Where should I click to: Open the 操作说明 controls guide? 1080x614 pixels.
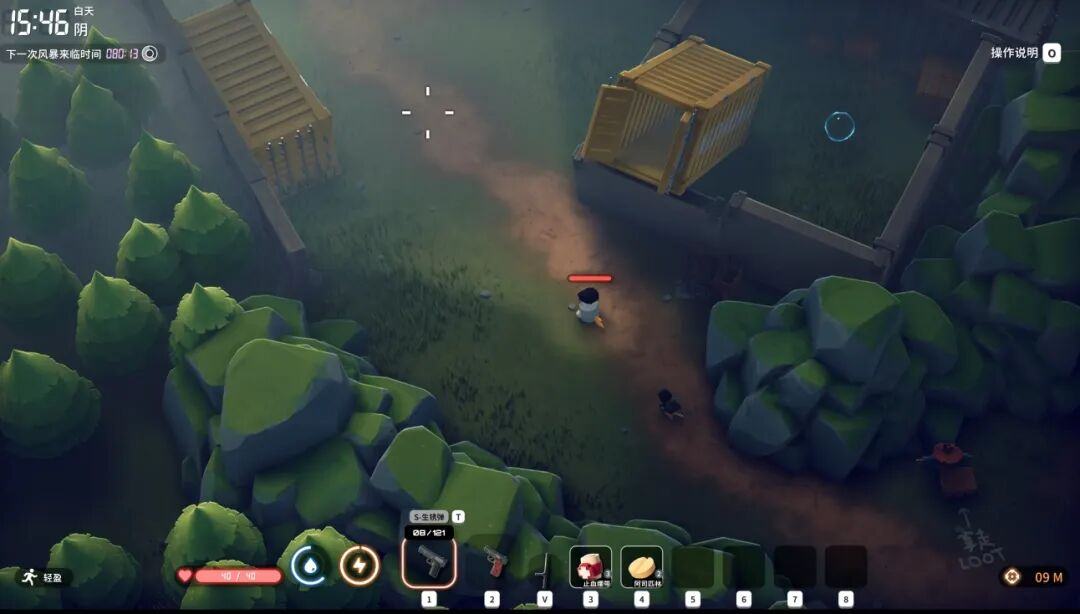click(1025, 53)
